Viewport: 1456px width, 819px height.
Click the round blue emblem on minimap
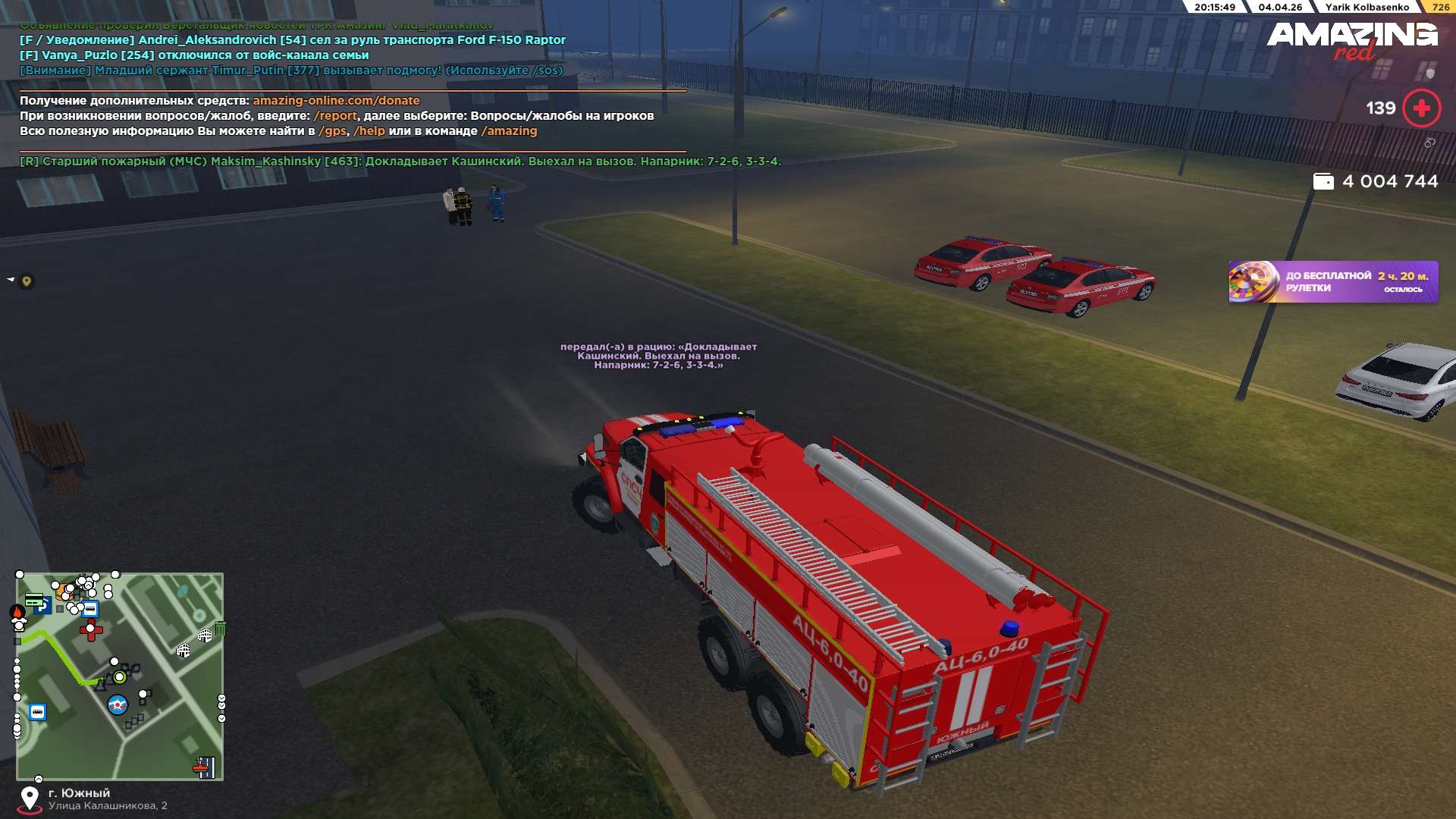click(x=118, y=705)
